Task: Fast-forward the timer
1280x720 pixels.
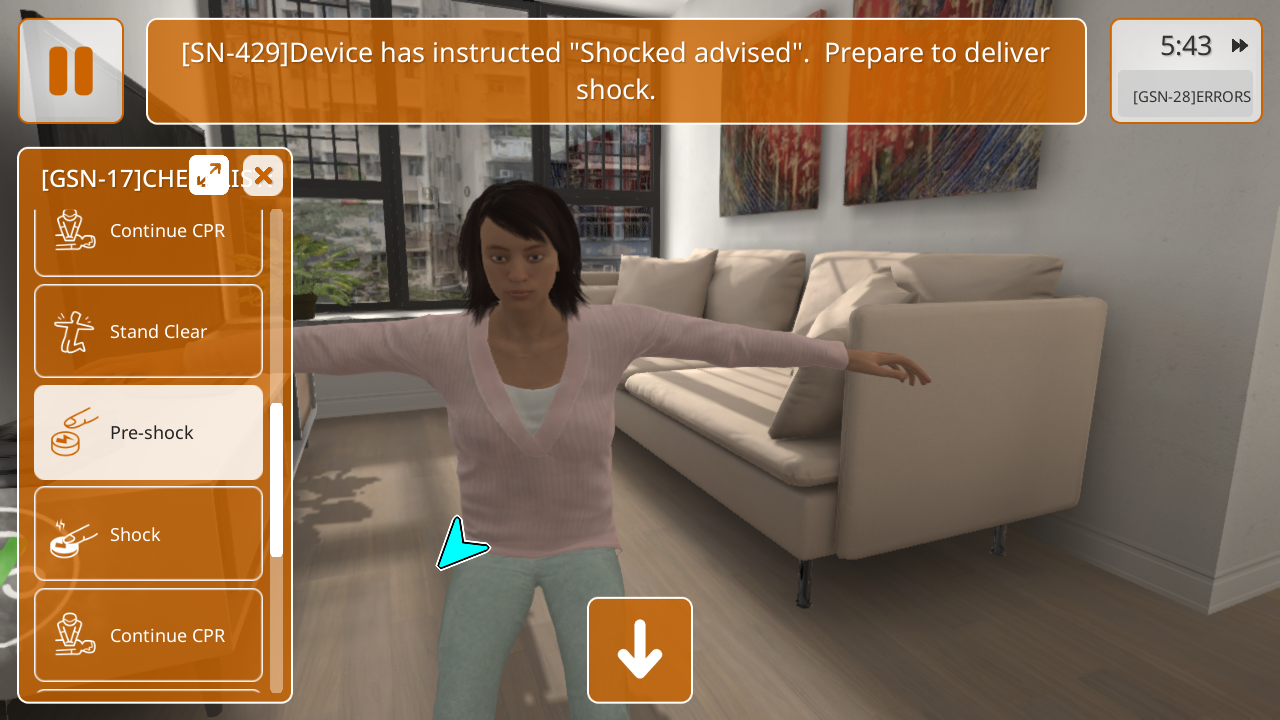Action: pyautogui.click(x=1240, y=46)
